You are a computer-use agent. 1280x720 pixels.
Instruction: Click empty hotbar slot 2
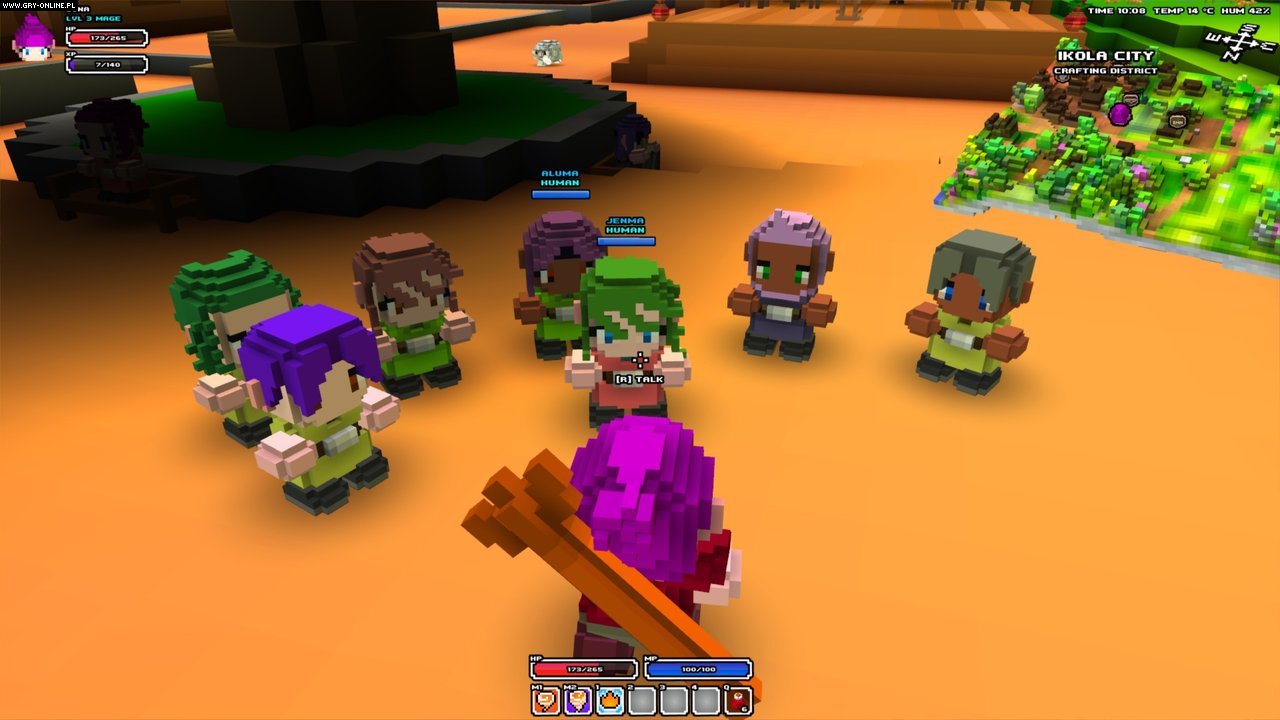tap(641, 700)
